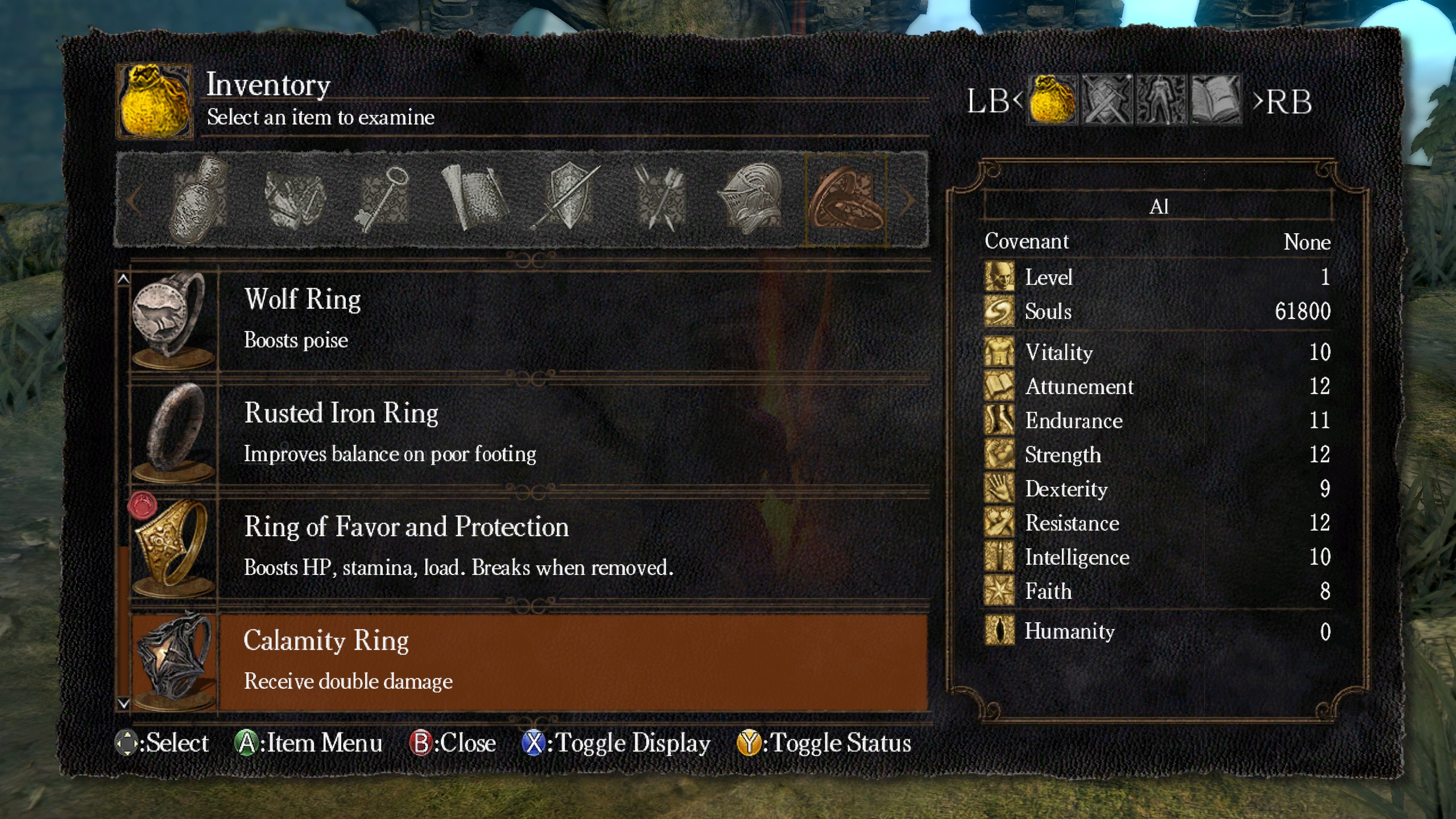Image resolution: width=1456 pixels, height=819 pixels.
Task: Click the item list up arrow
Action: pos(123,279)
